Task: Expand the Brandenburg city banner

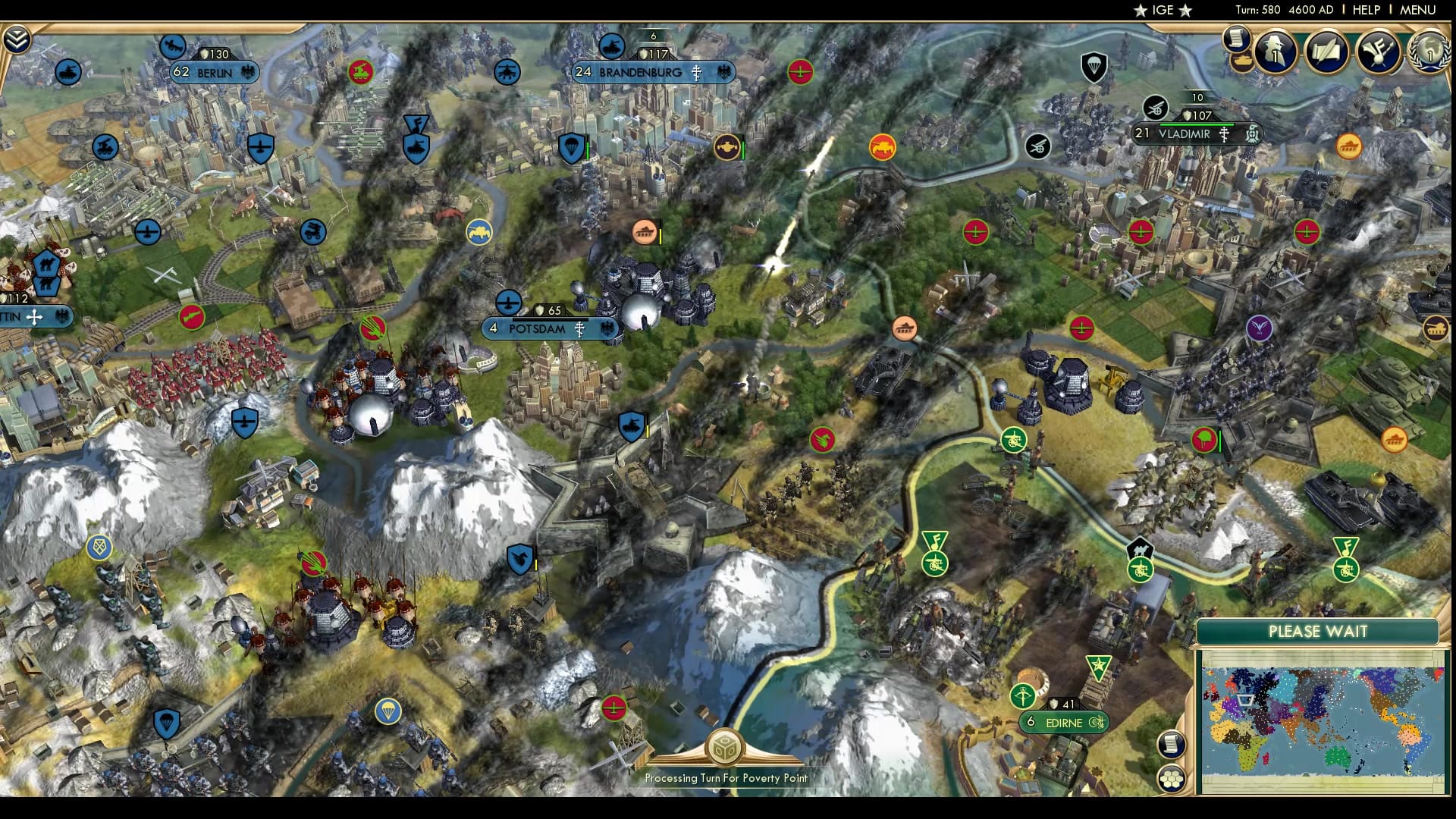Action: [x=652, y=71]
